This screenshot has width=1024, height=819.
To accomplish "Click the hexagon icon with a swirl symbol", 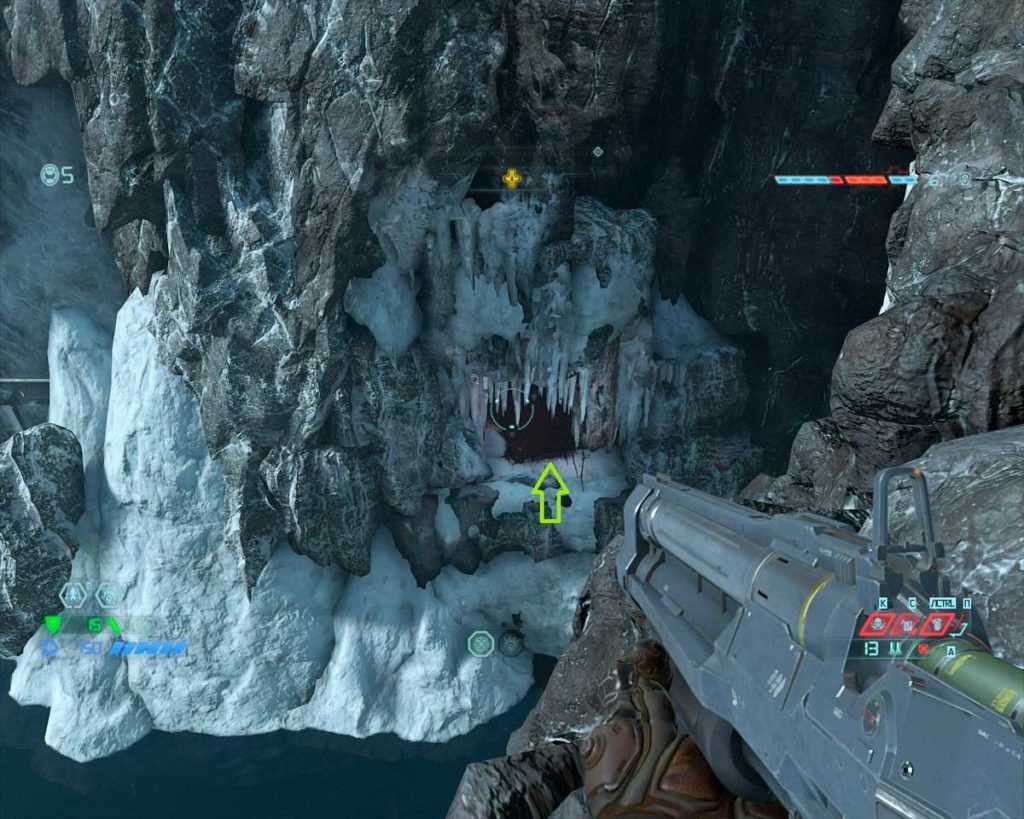I will pos(109,595).
